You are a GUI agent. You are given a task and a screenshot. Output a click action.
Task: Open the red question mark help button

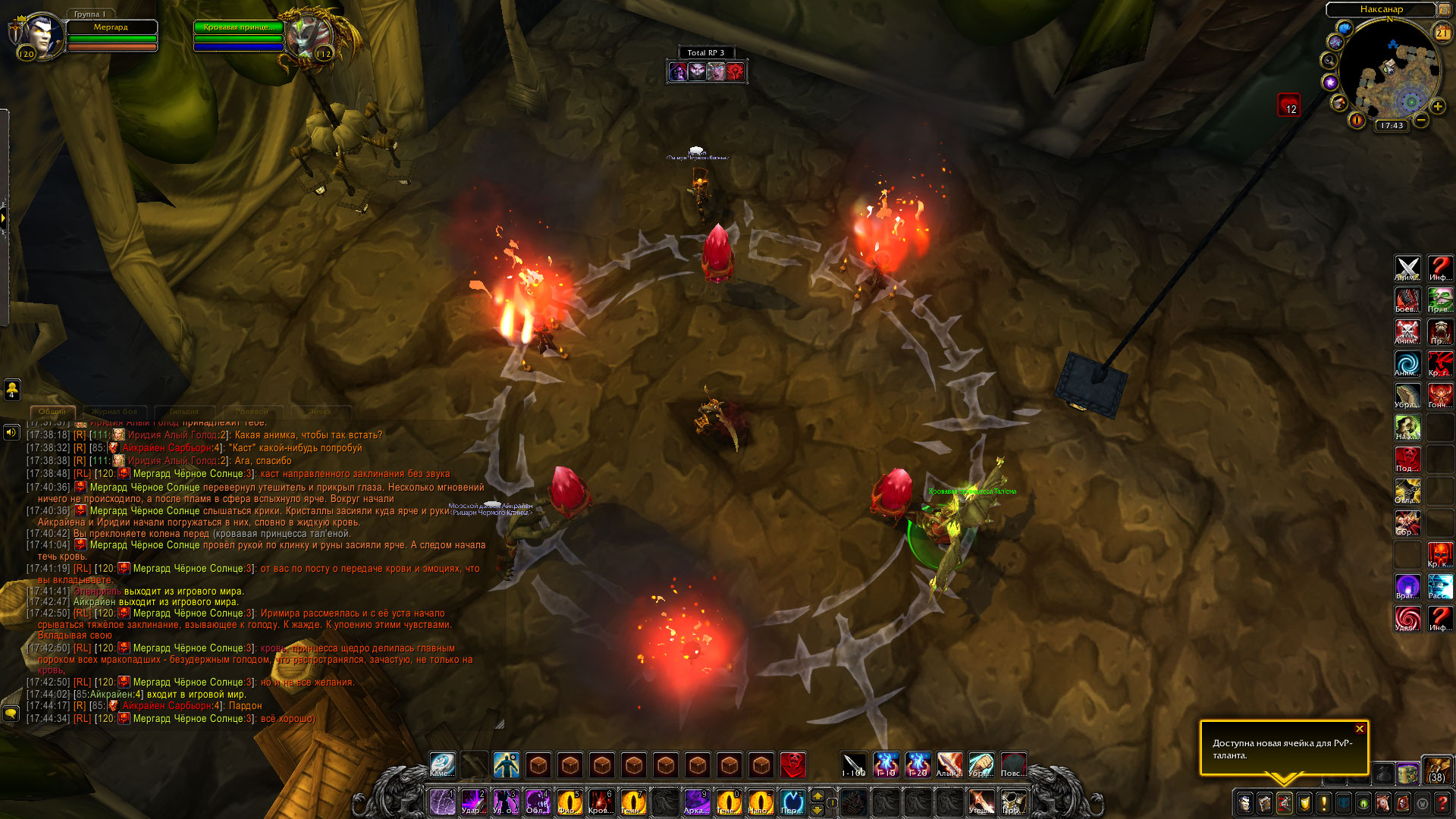[1442, 802]
